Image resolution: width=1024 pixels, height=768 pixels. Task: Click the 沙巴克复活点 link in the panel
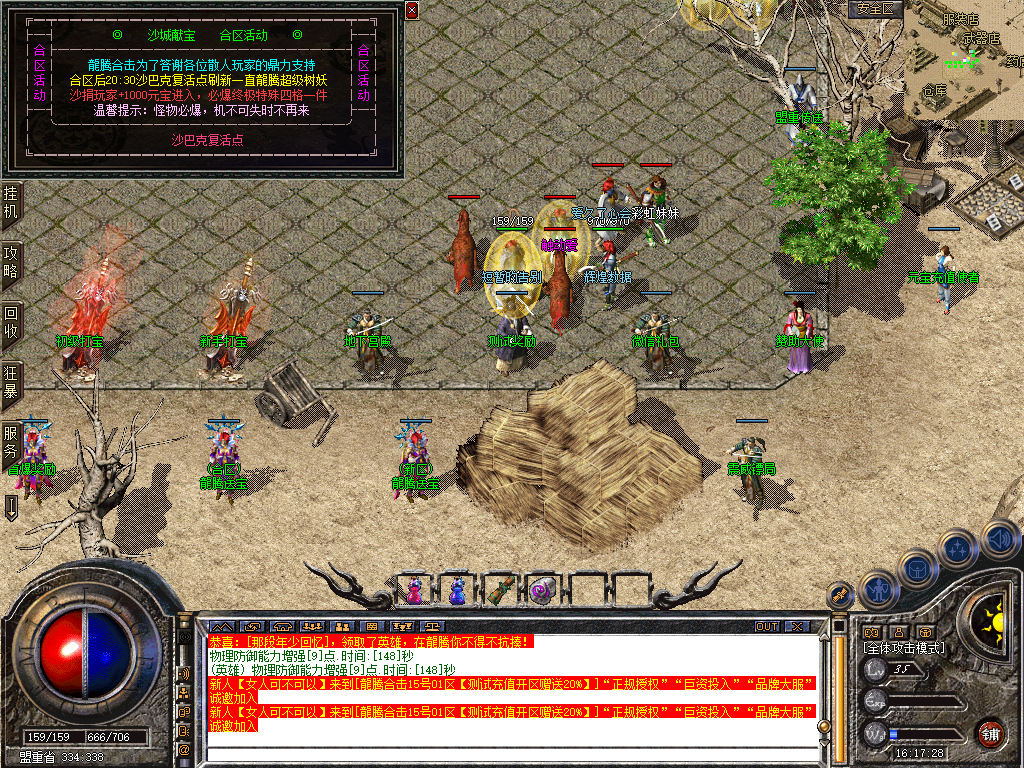tap(208, 140)
